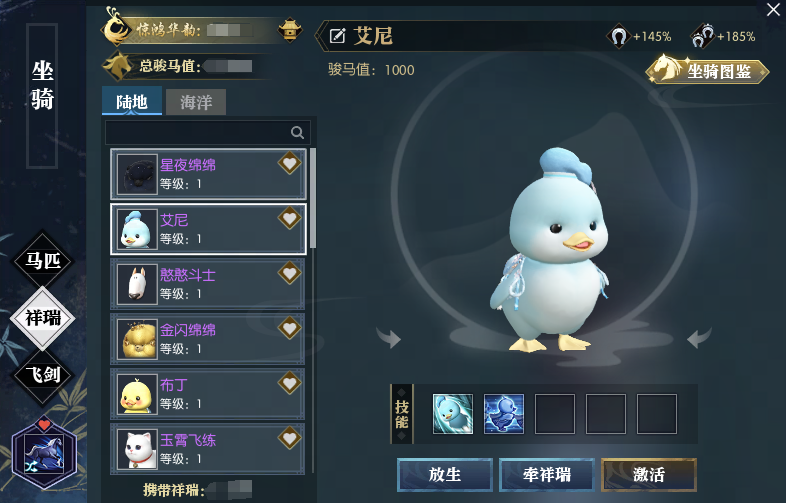786x503 pixels.
Task: Activate the mount with 激活
Action: pos(649,475)
